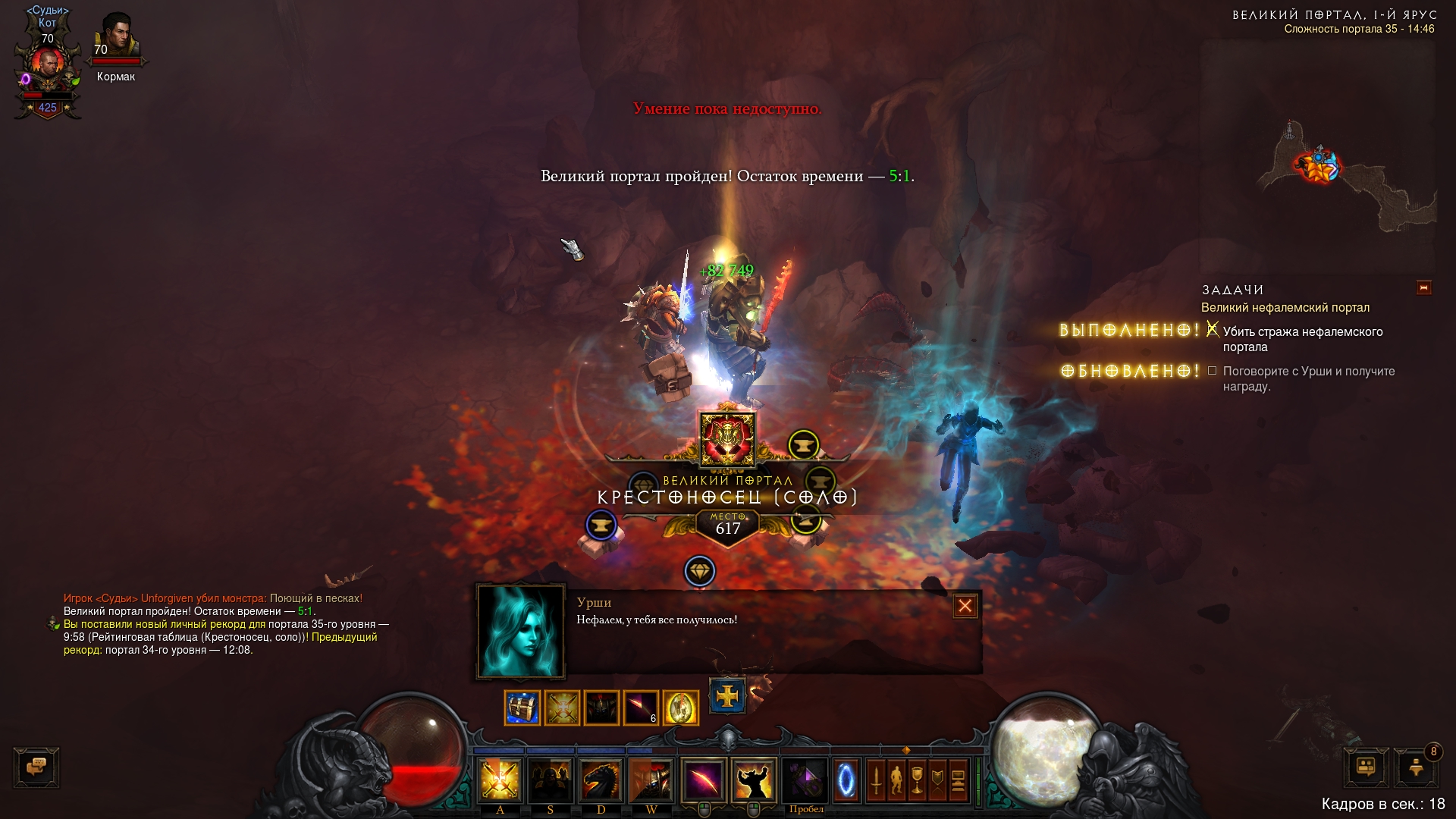Use the potion slot labeled Пробел
This screenshot has width=1456, height=819.
pyautogui.click(x=805, y=780)
